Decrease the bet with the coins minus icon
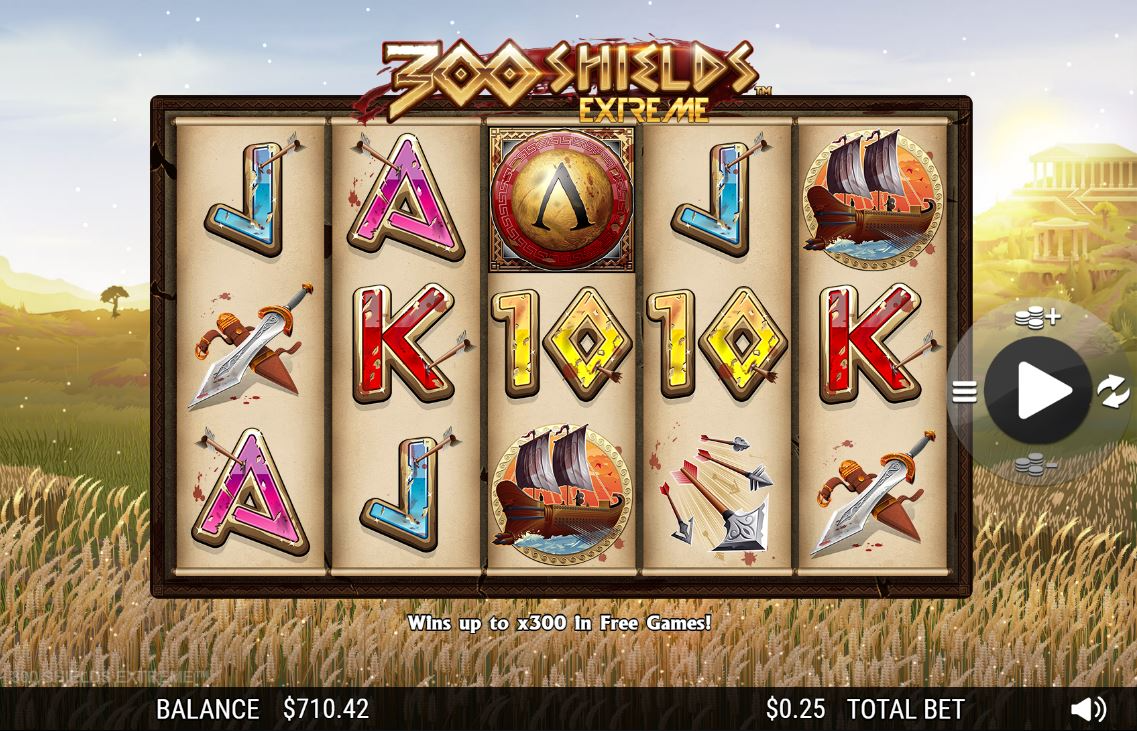This screenshot has width=1137, height=731. coord(1036,464)
